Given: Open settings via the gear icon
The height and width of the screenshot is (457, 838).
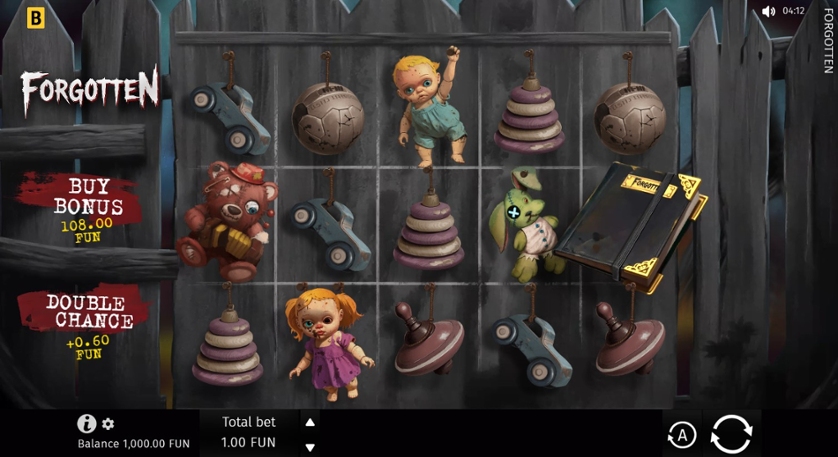Looking at the screenshot, I should coord(108,424).
